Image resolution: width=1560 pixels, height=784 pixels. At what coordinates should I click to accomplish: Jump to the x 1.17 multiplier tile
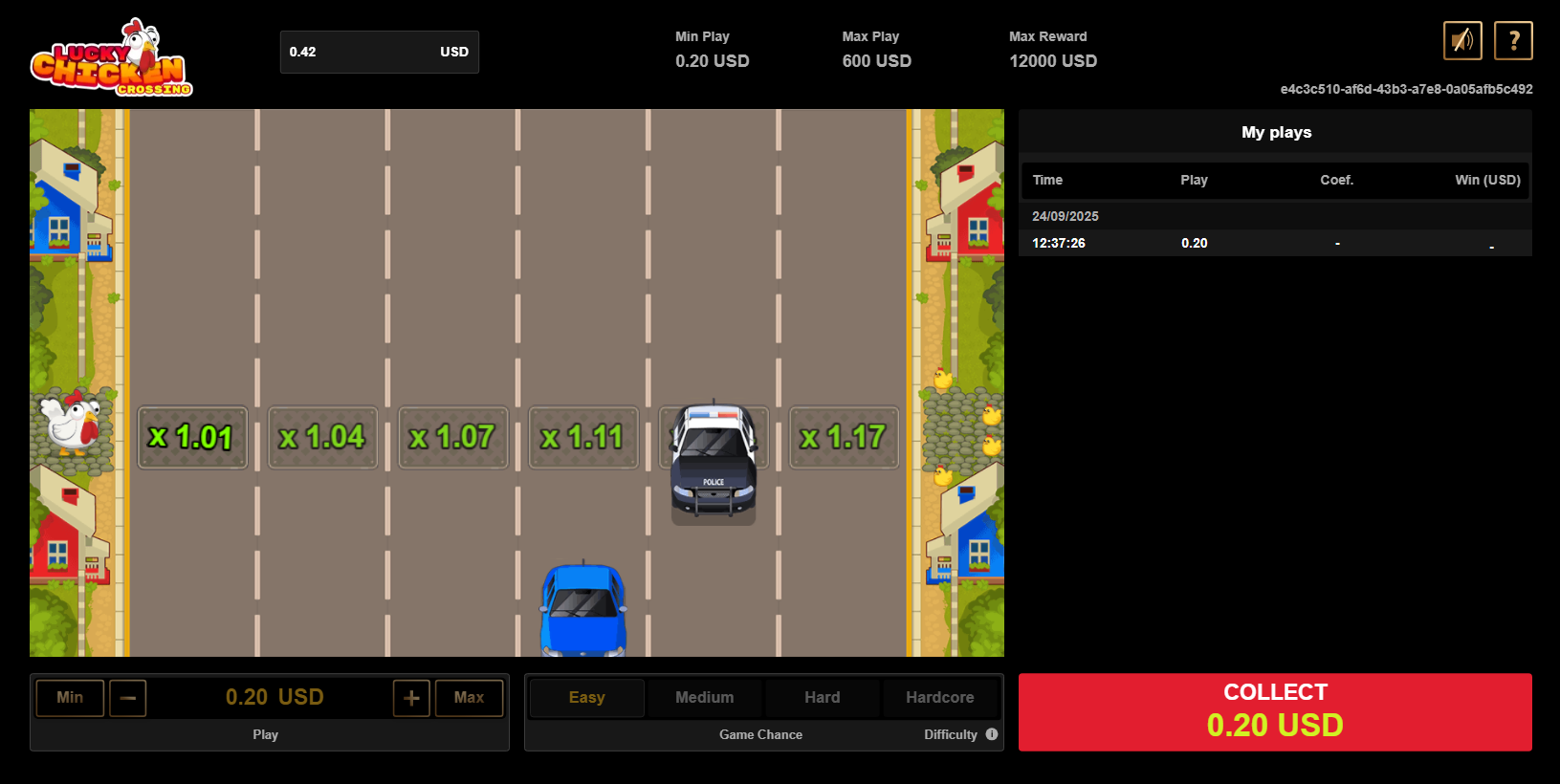coord(844,438)
